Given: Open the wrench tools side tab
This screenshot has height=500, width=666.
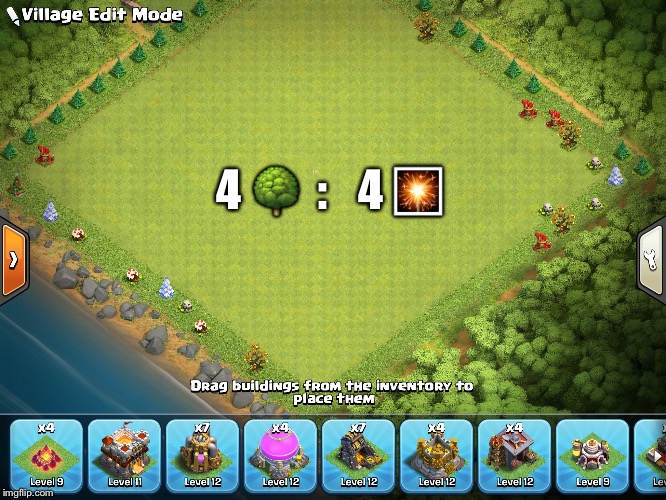Looking at the screenshot, I should 652,258.
